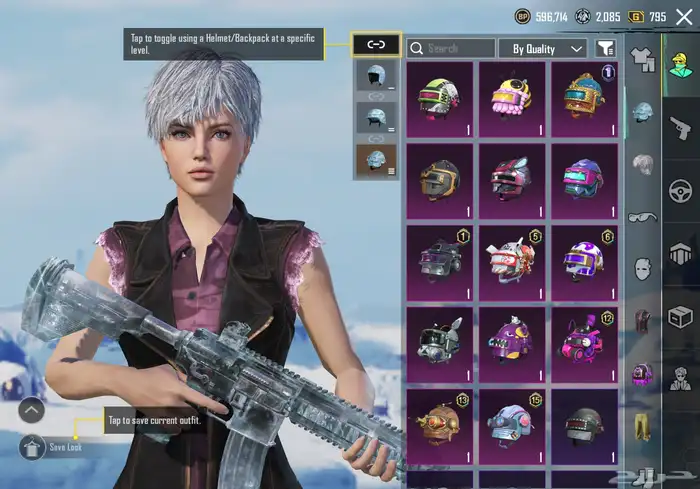Select the yellow bee helmet skin
Image resolution: width=700 pixels, height=489 pixels.
[511, 98]
